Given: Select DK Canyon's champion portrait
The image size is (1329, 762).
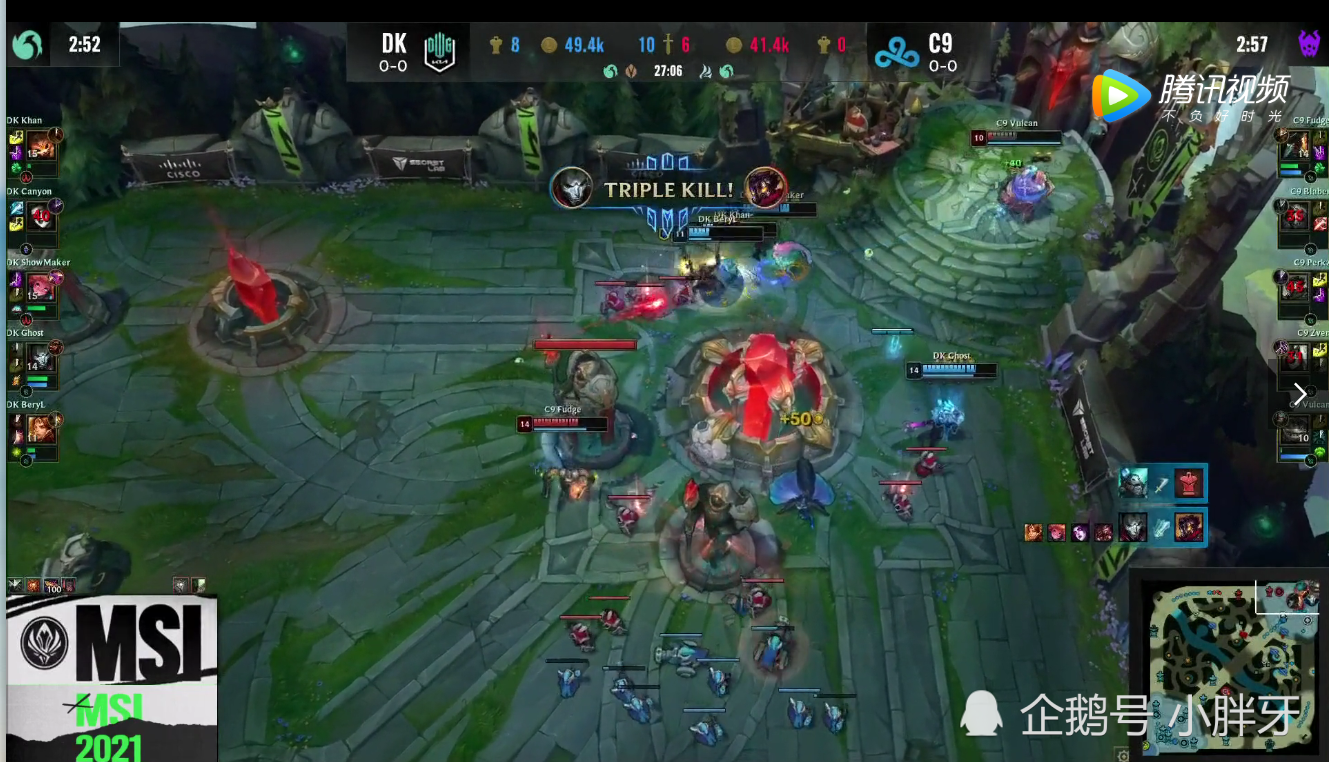Looking at the screenshot, I should coord(41,216).
